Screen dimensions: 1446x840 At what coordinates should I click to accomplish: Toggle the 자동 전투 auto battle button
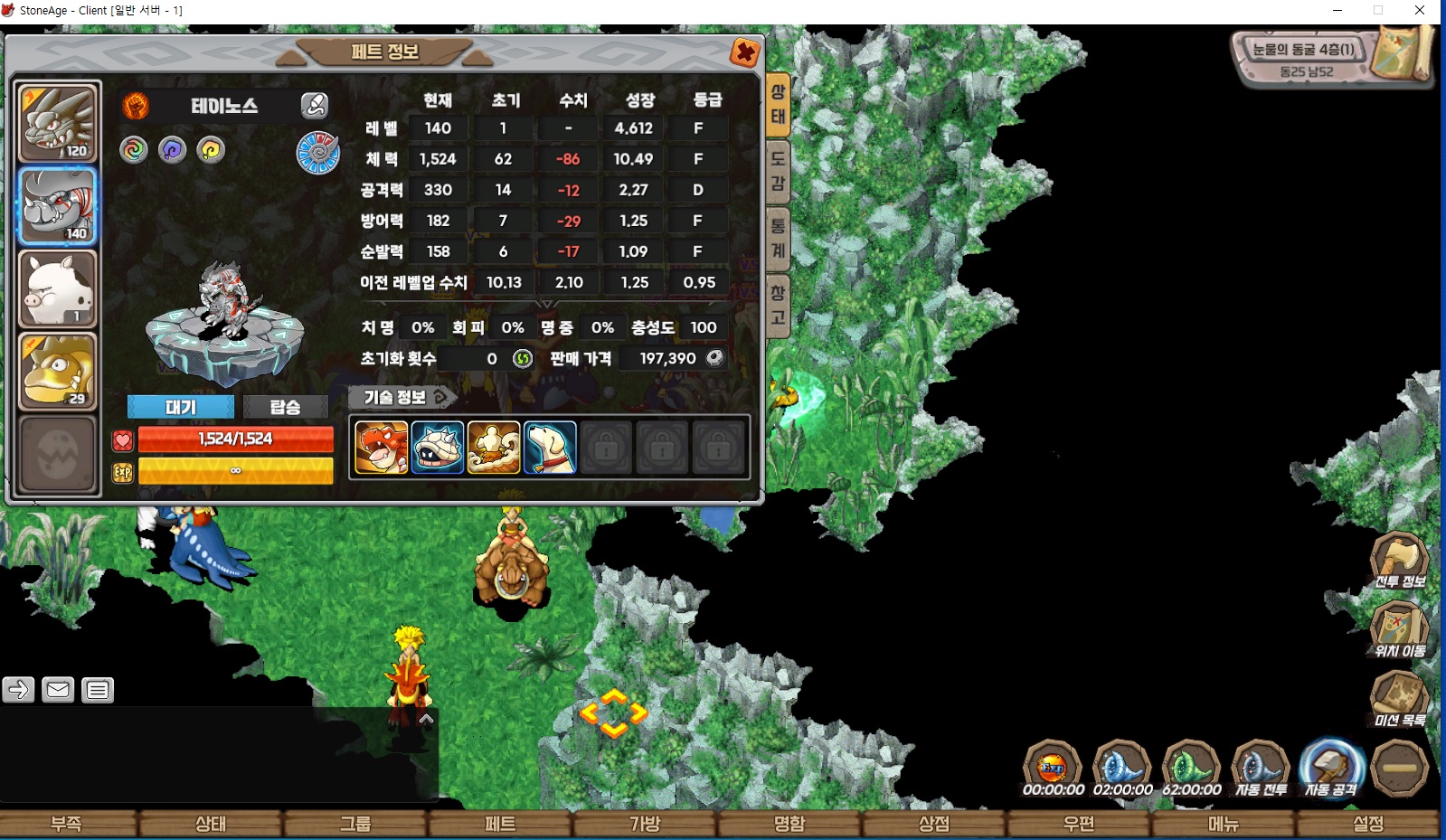1261,769
